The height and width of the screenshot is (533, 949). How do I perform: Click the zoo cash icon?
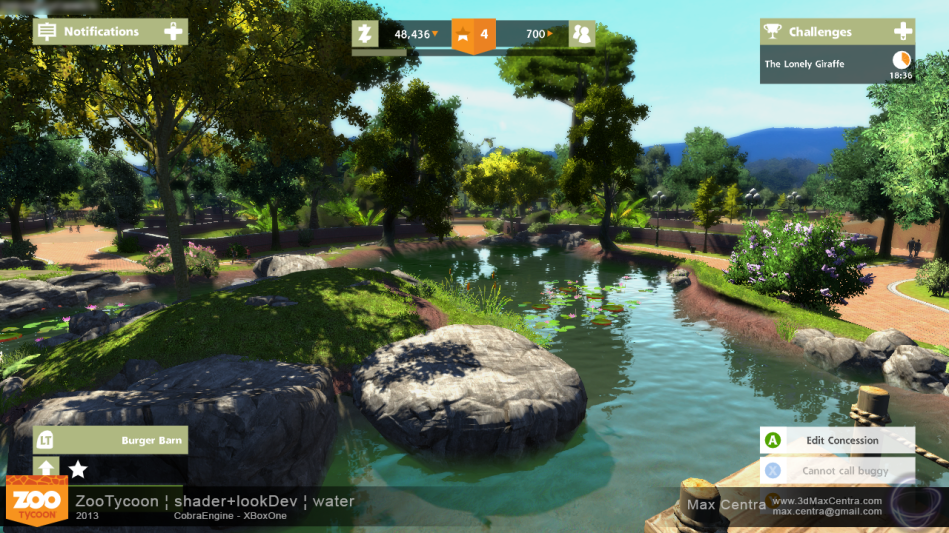(365, 34)
